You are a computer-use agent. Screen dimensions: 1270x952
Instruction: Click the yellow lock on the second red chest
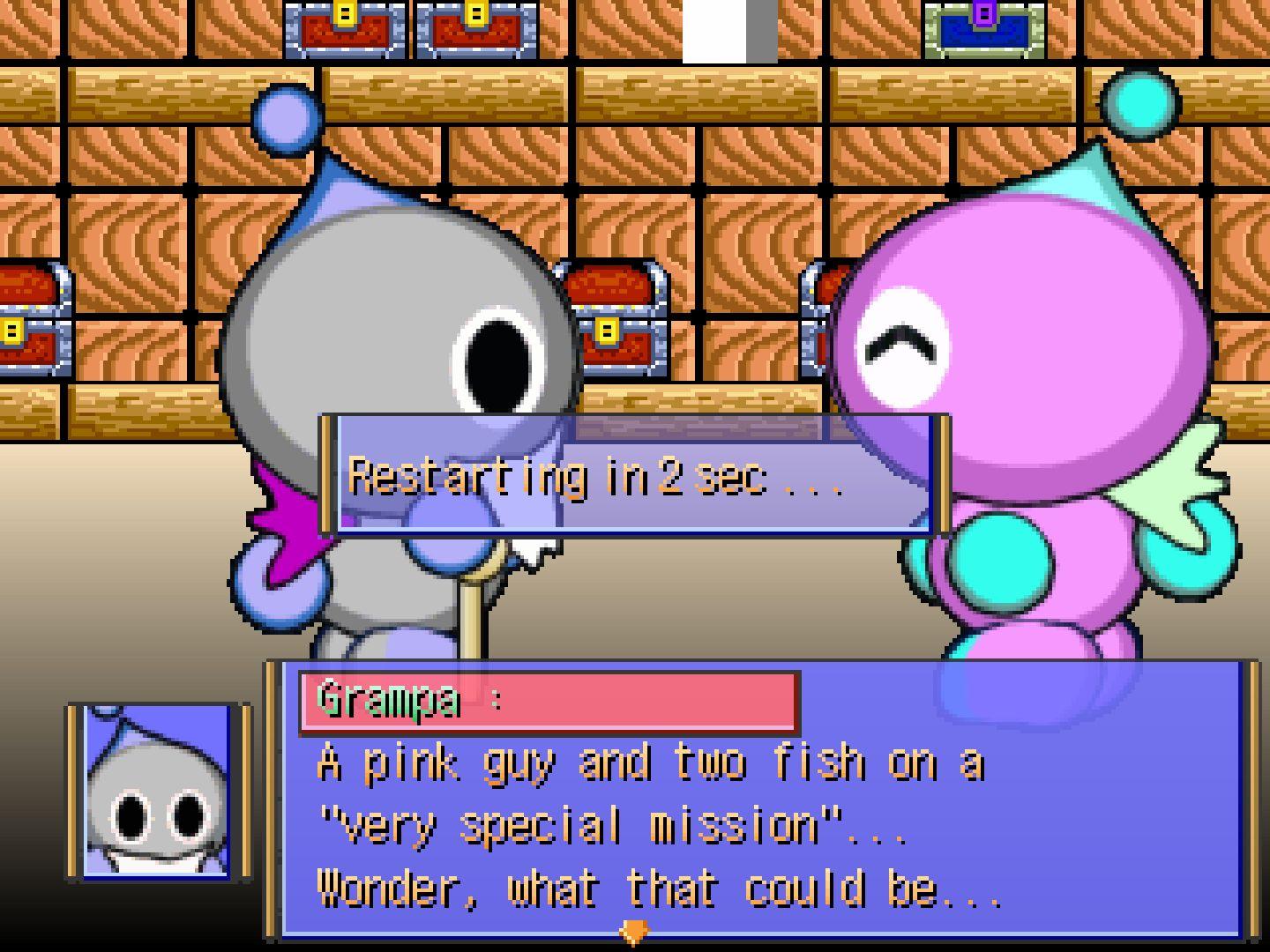coord(477,15)
